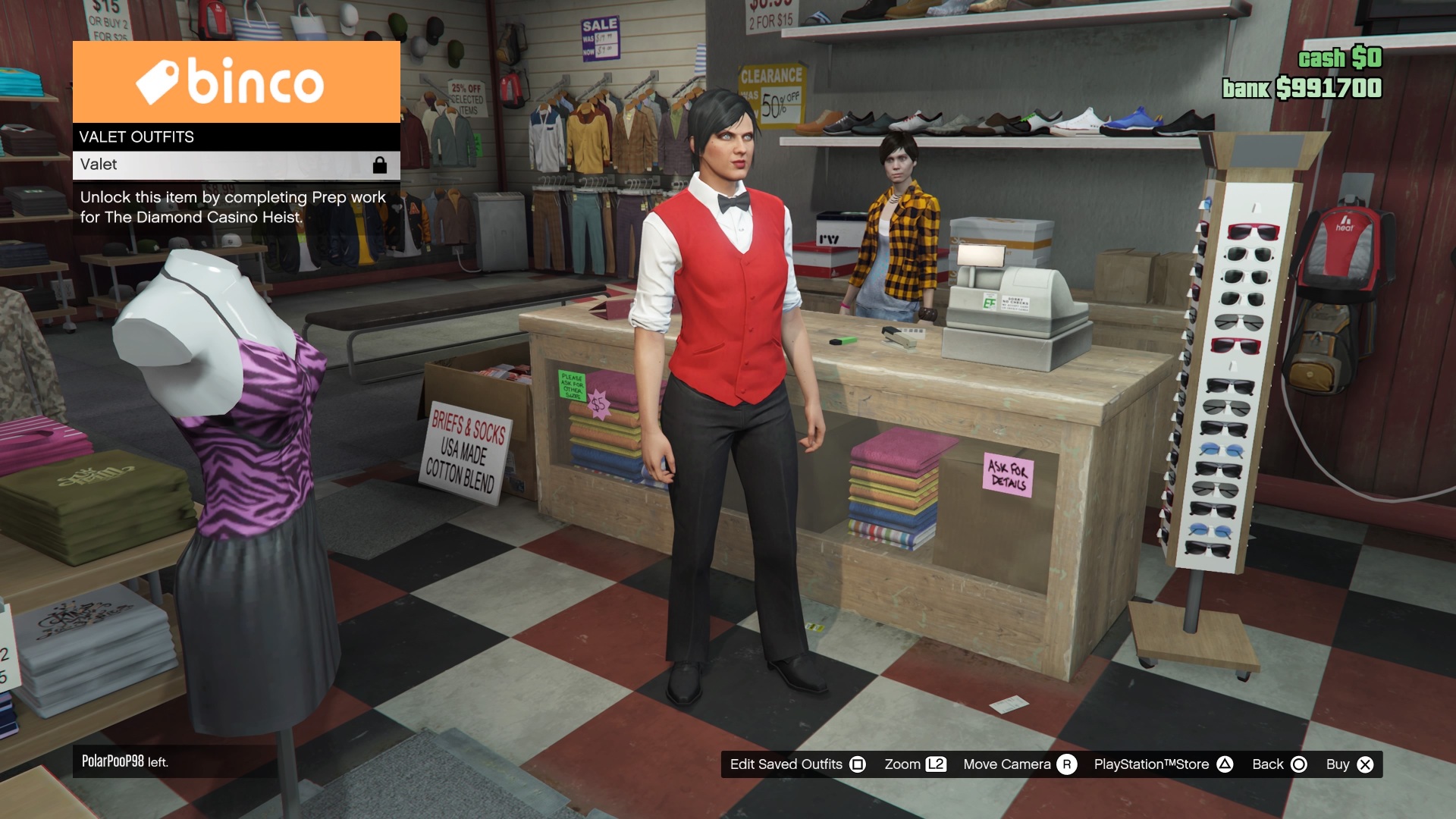Click the Edit Saved Outfits label

tap(786, 764)
